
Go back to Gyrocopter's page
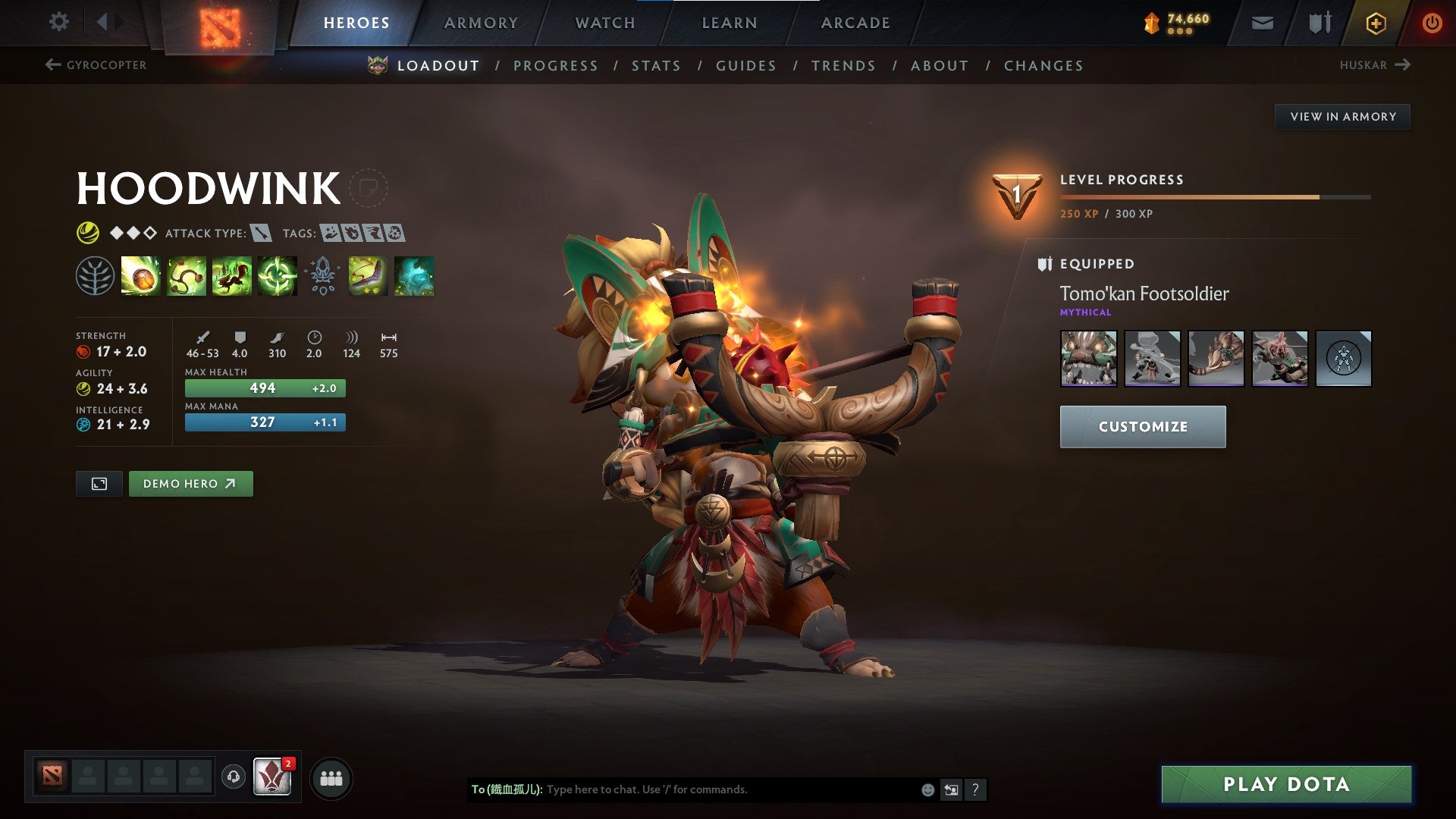(x=95, y=65)
